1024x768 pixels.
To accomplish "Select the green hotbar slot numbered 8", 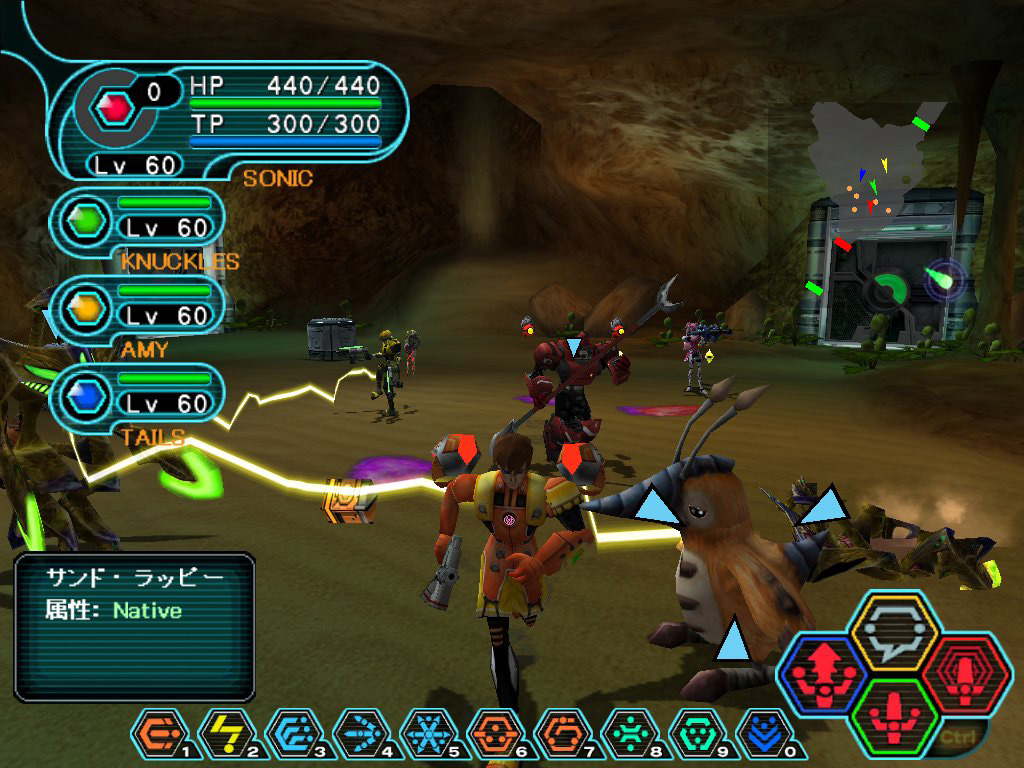I will 628,735.
